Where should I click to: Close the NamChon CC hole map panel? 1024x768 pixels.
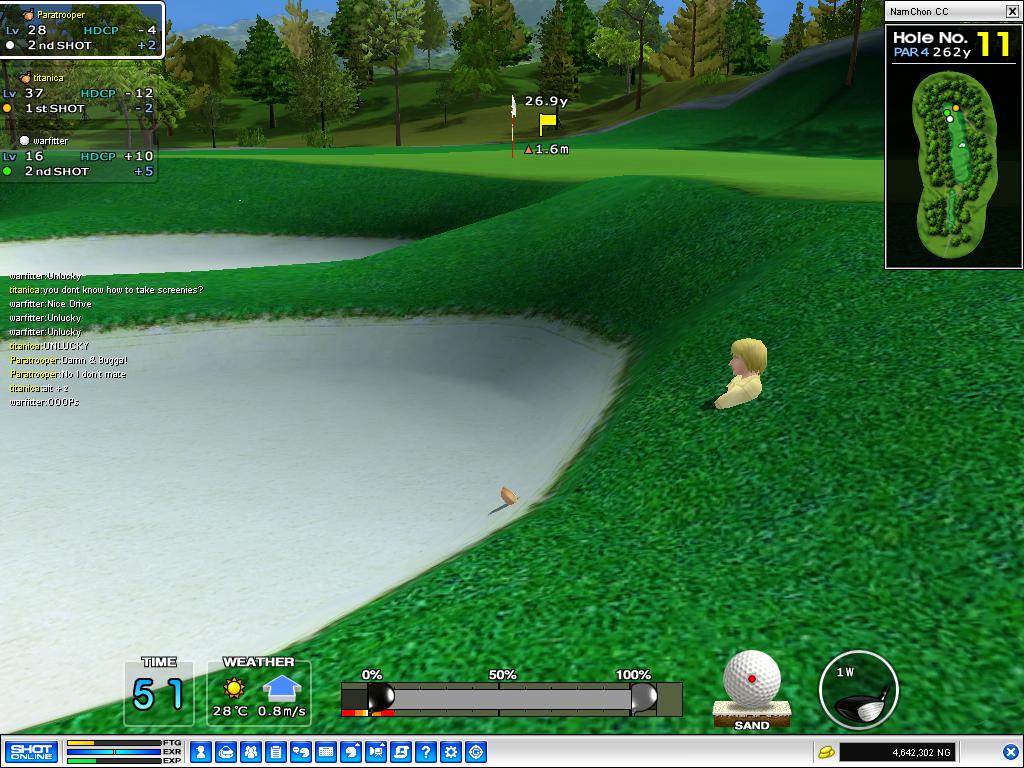(1011, 11)
